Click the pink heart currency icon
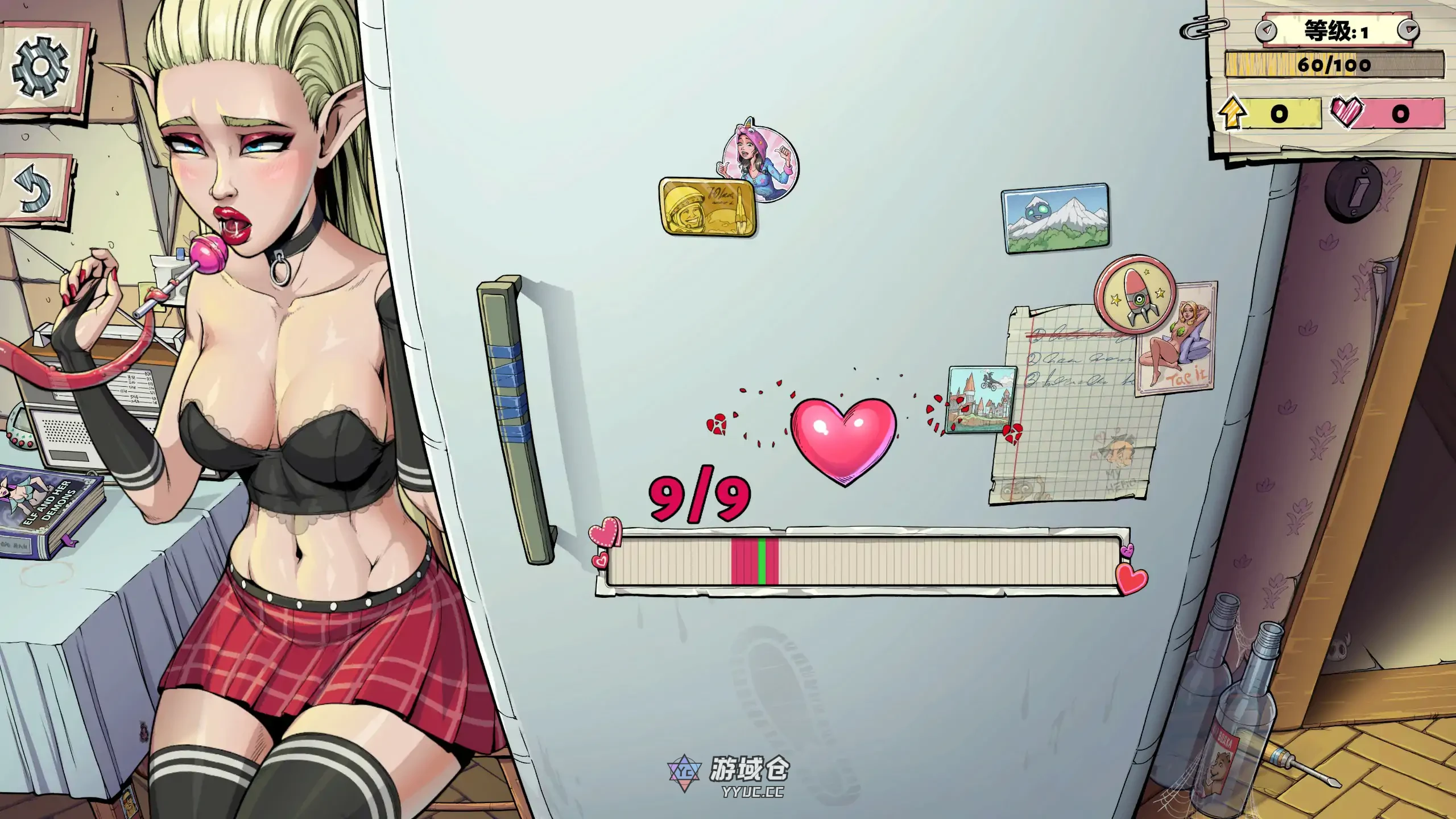 pos(1348,112)
